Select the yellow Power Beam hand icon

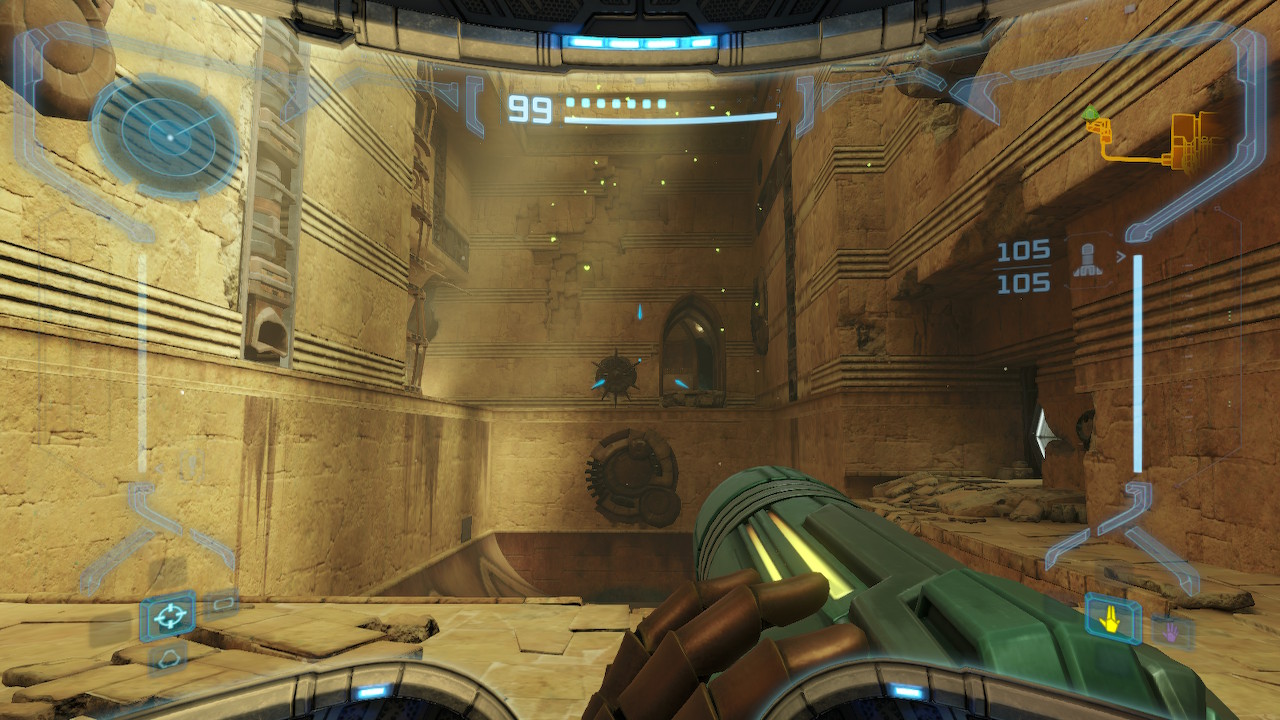point(1112,620)
